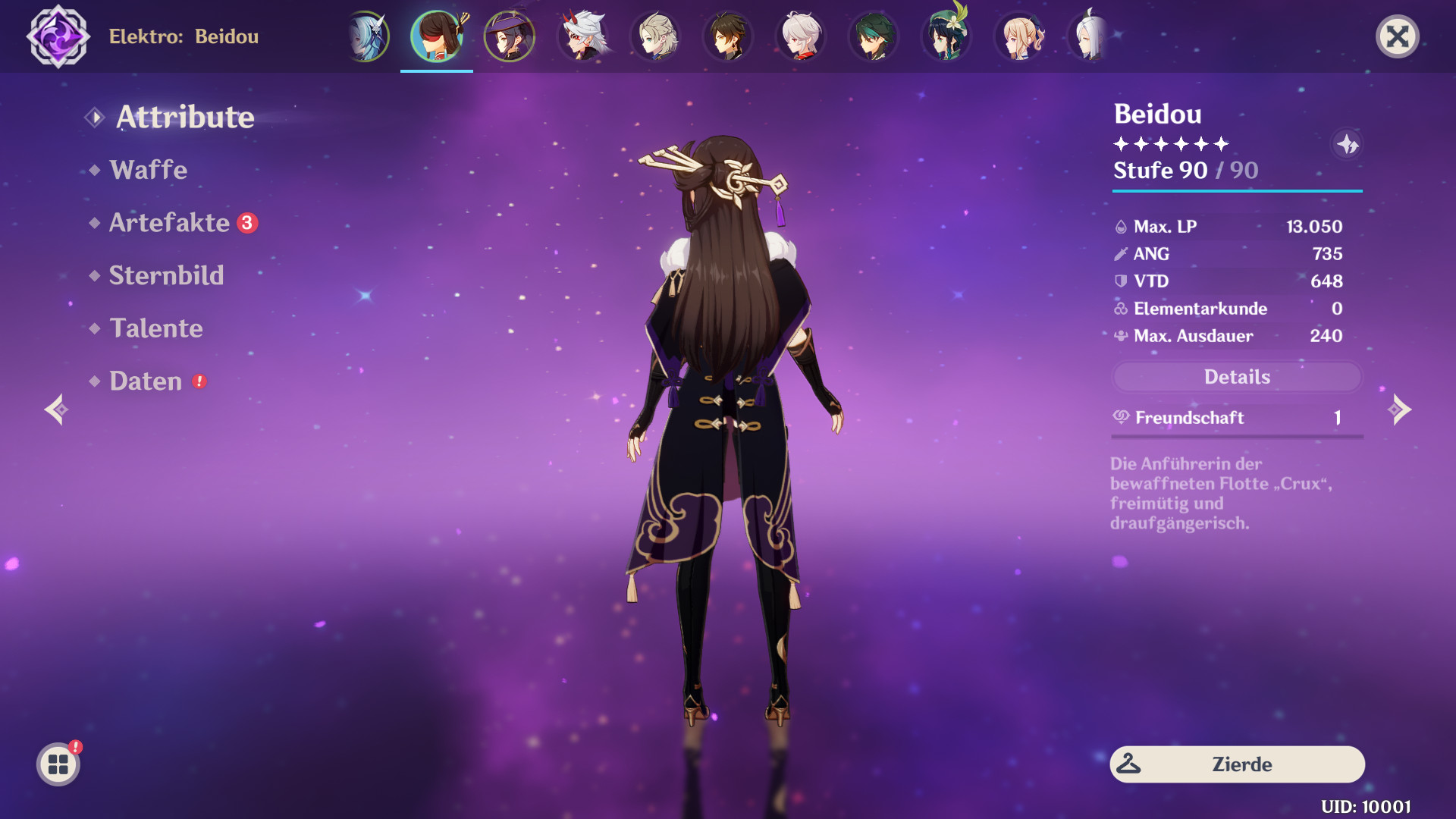Image resolution: width=1456 pixels, height=819 pixels.
Task: Select Beidou's portrait in the character bar
Action: [x=436, y=36]
